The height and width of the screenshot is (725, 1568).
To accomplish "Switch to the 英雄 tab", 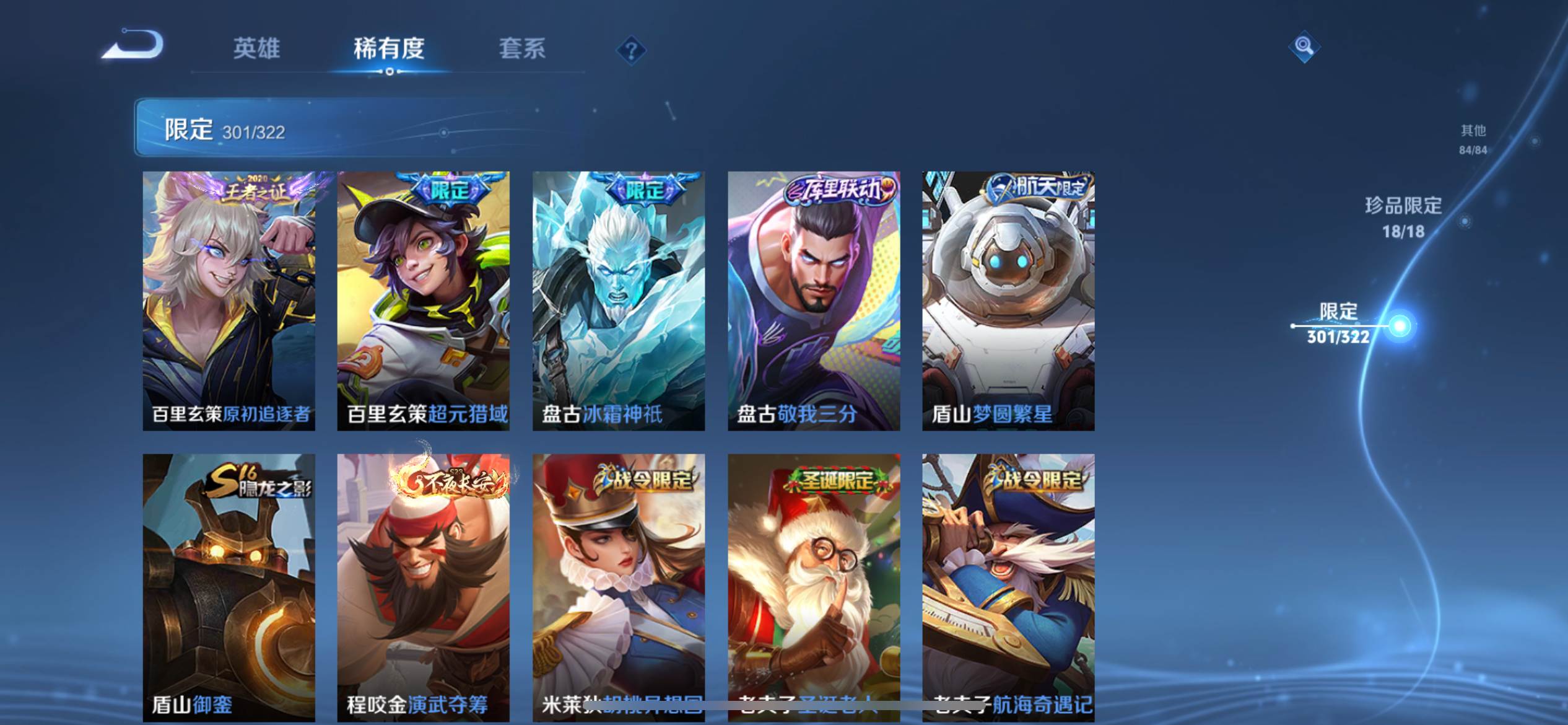I will tap(256, 48).
